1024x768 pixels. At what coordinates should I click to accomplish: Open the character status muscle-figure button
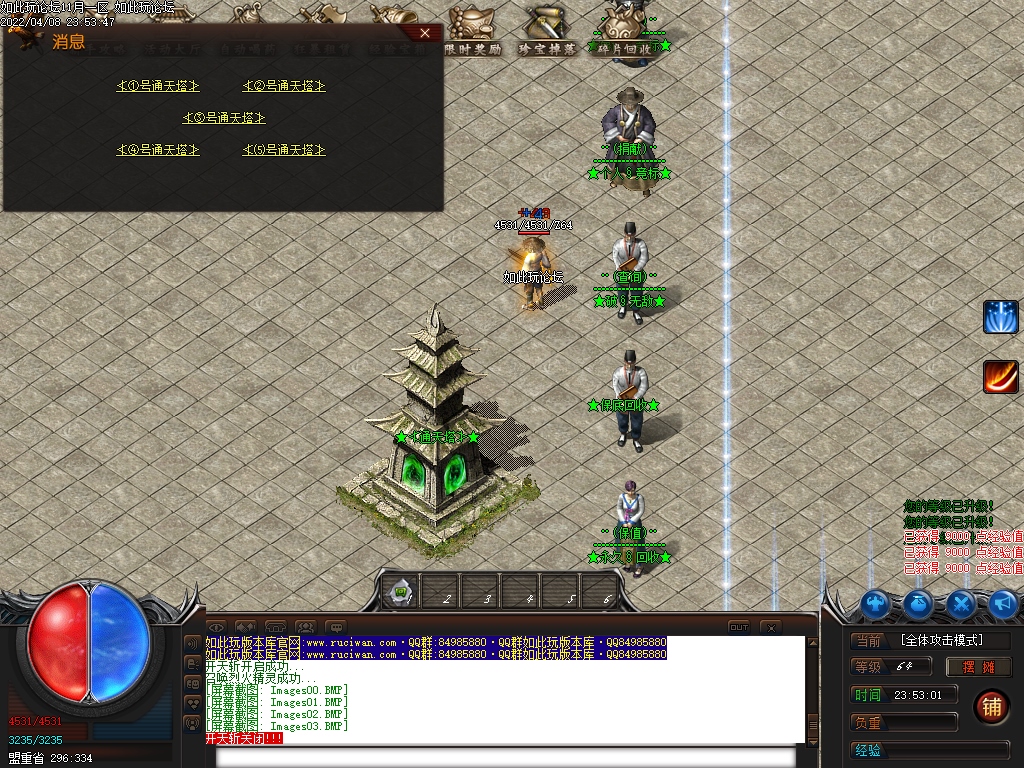pos(876,604)
